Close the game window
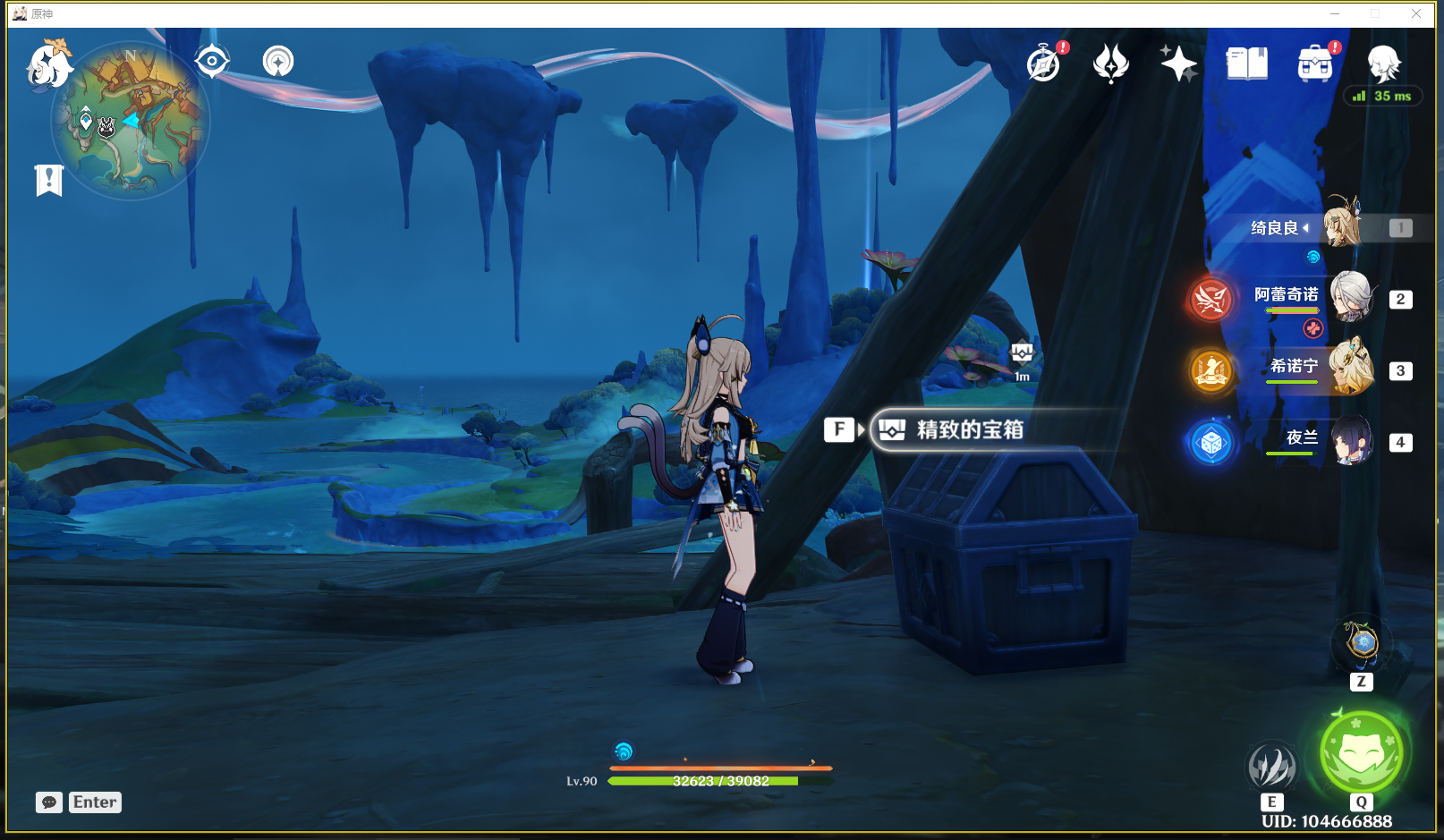Image resolution: width=1444 pixels, height=840 pixels. [1415, 13]
